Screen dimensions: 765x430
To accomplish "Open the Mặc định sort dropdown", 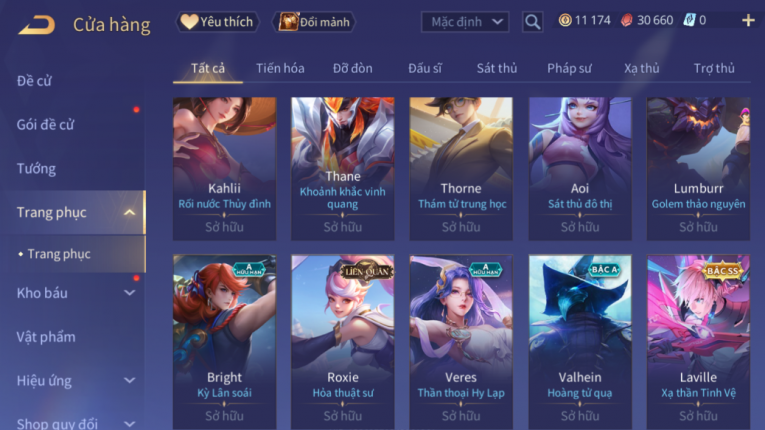I will pyautogui.click(x=465, y=21).
